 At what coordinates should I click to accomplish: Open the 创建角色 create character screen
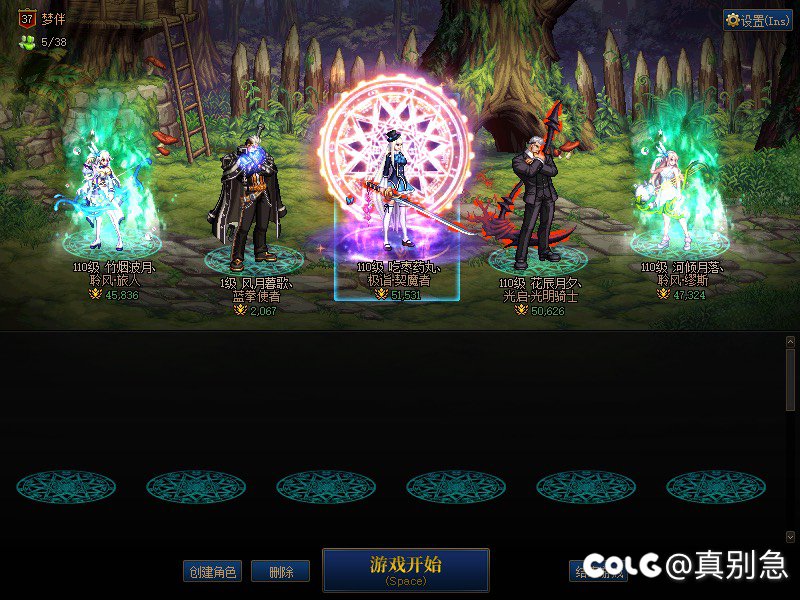coord(212,572)
